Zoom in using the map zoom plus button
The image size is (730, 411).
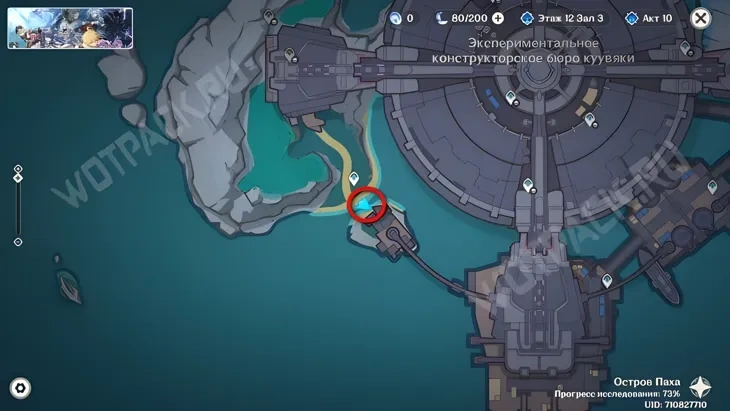click(18, 168)
